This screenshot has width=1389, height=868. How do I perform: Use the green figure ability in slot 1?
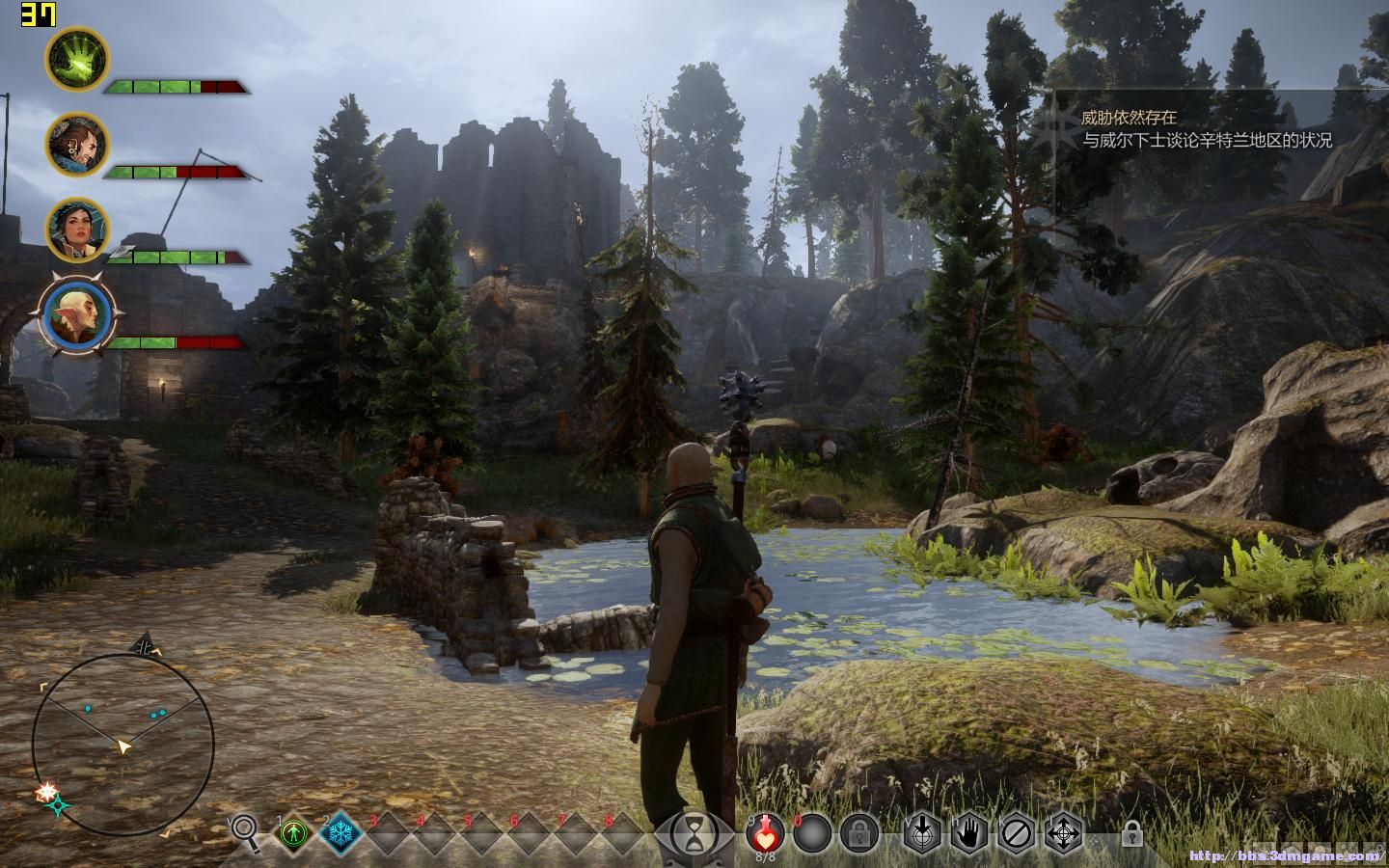(293, 833)
